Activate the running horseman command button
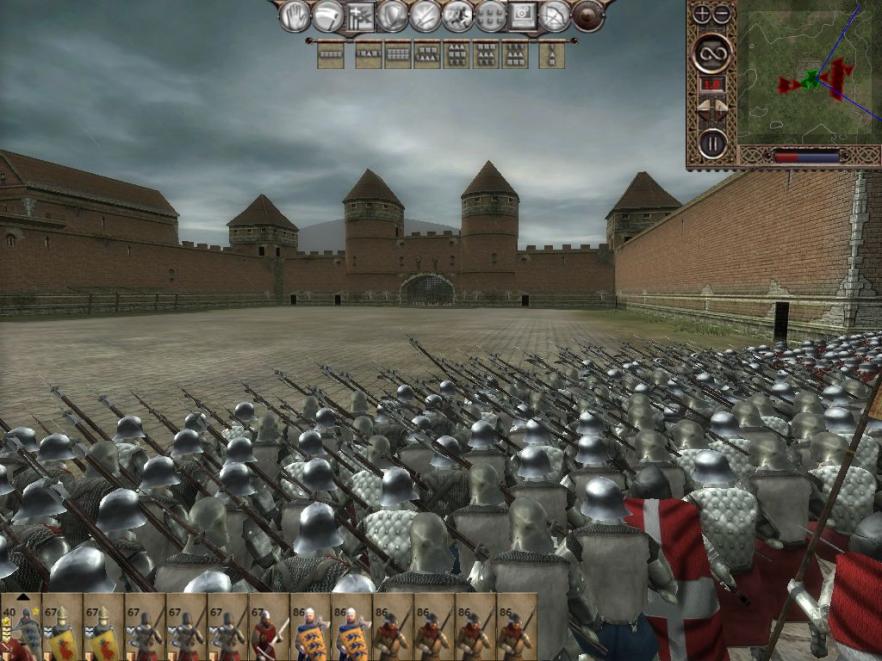This screenshot has width=882, height=661. click(x=459, y=15)
